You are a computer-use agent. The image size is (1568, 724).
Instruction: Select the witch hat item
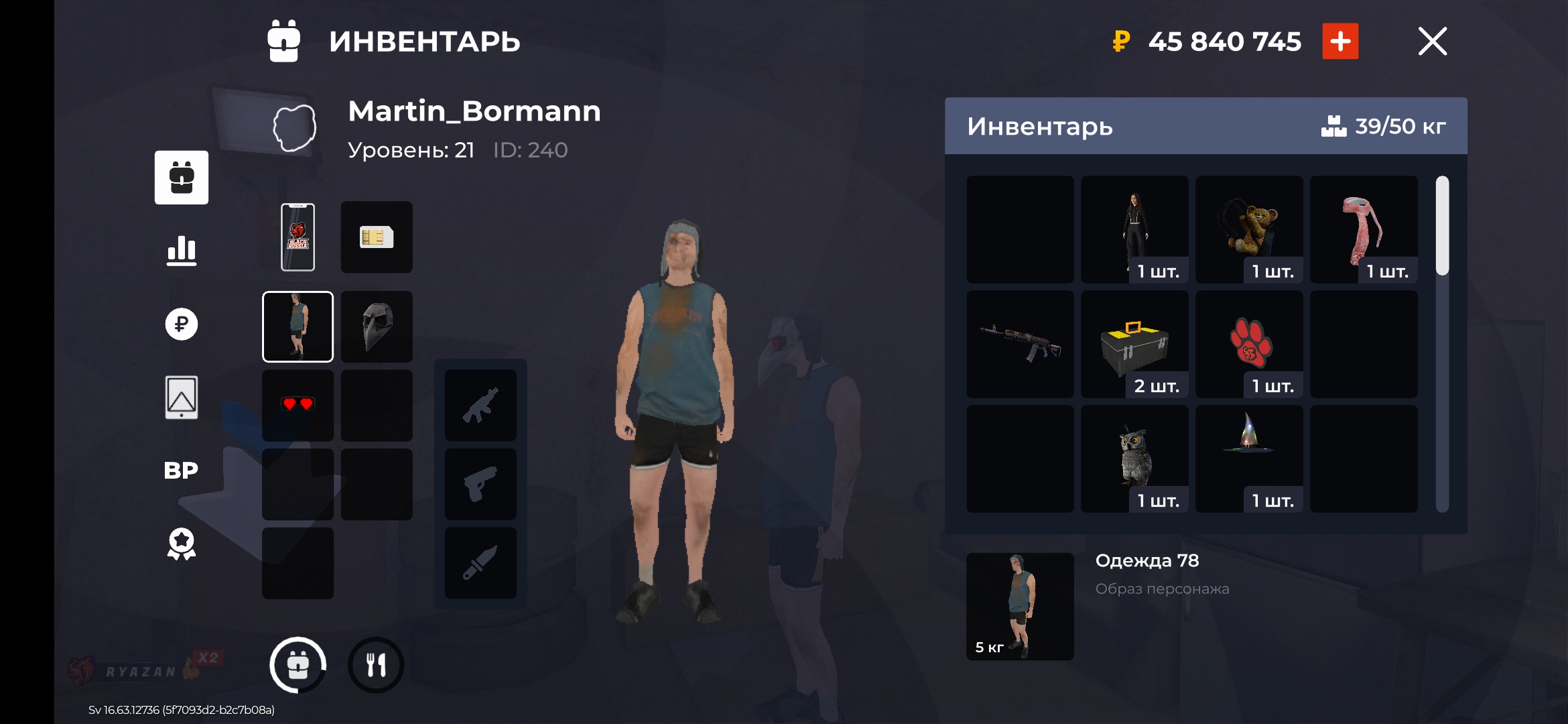click(1249, 459)
